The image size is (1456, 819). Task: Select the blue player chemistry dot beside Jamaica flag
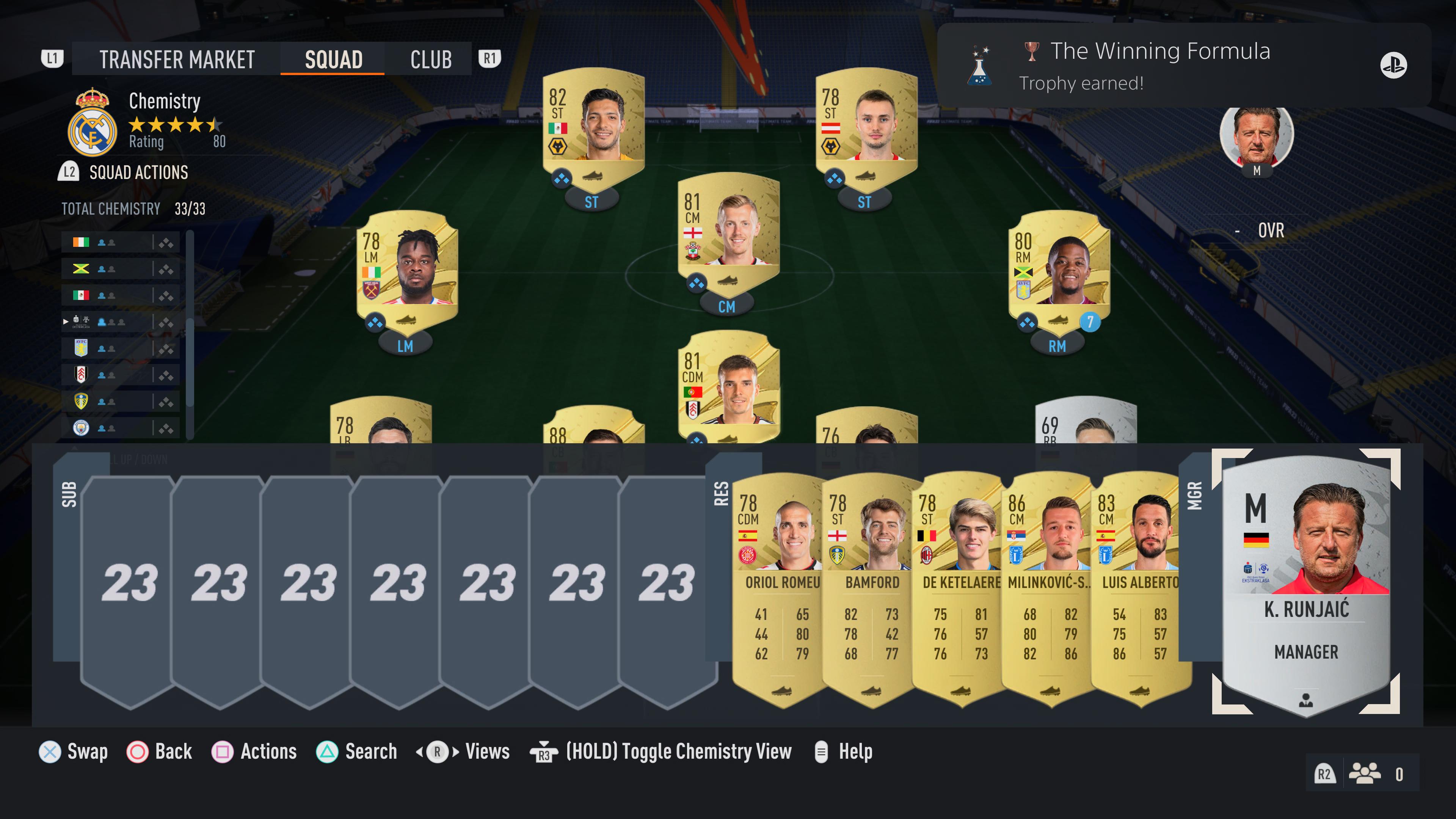[x=101, y=269]
